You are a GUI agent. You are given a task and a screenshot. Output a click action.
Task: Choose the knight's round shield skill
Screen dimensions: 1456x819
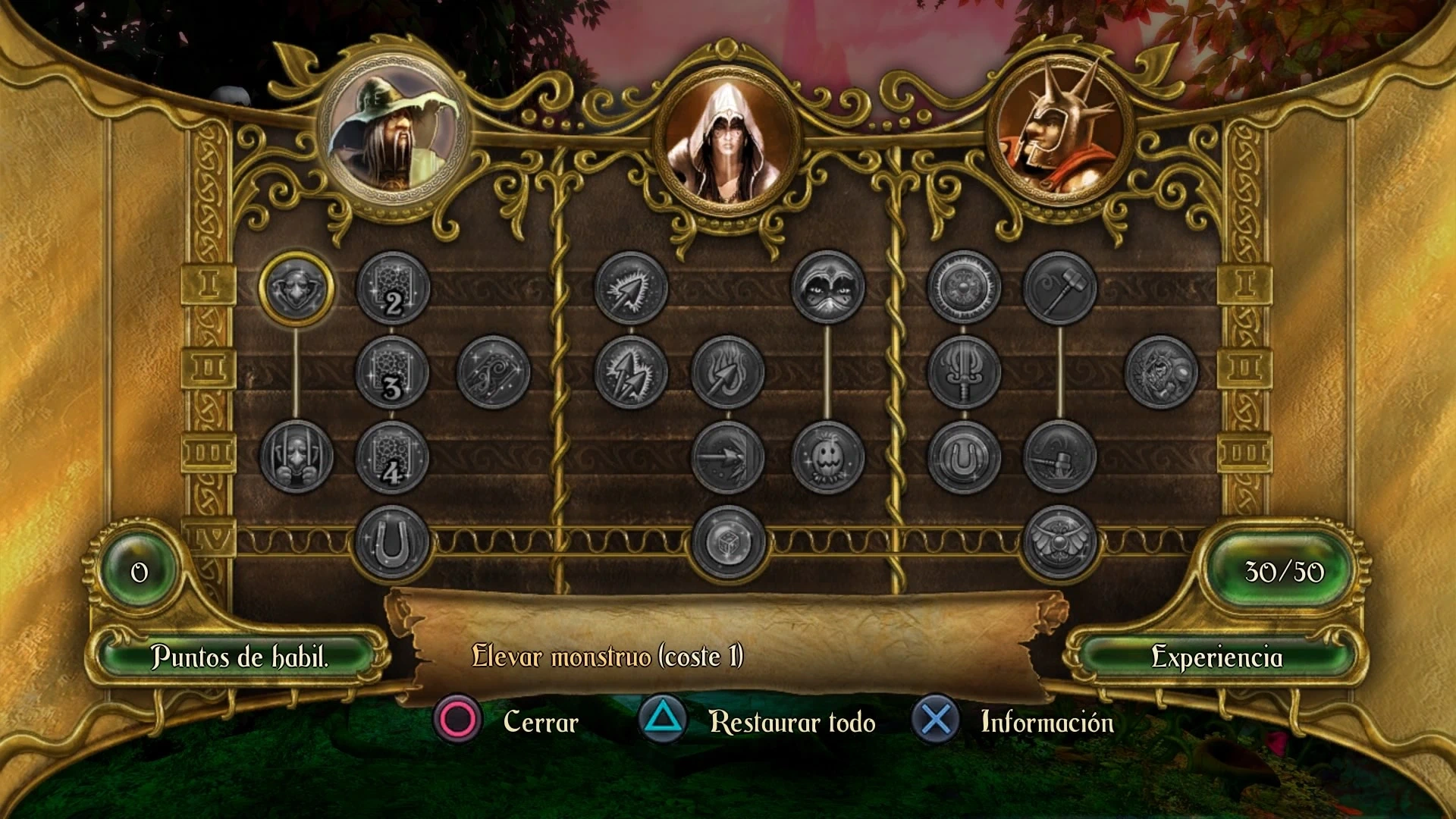coord(964,288)
